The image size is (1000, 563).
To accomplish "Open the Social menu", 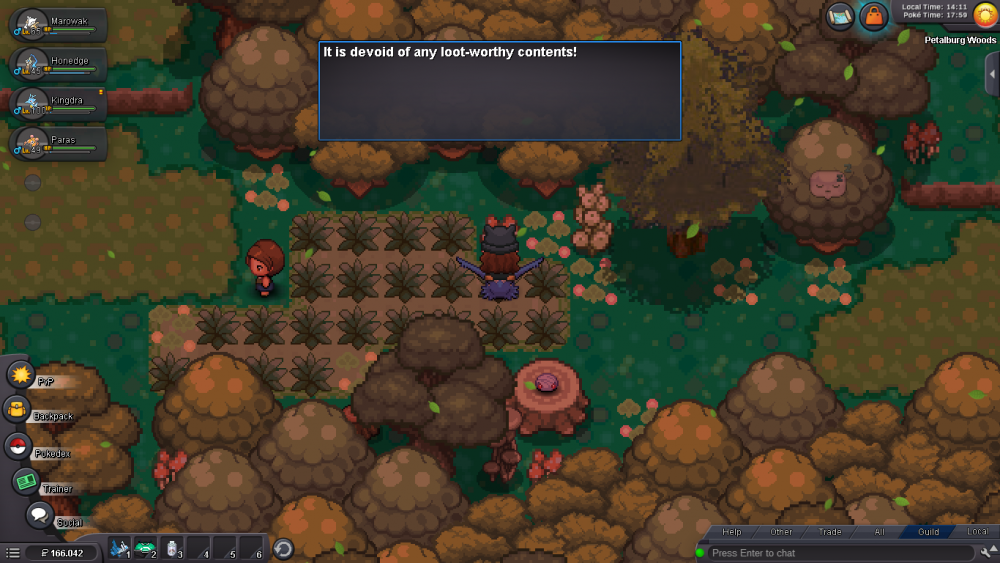I will pos(39,515).
